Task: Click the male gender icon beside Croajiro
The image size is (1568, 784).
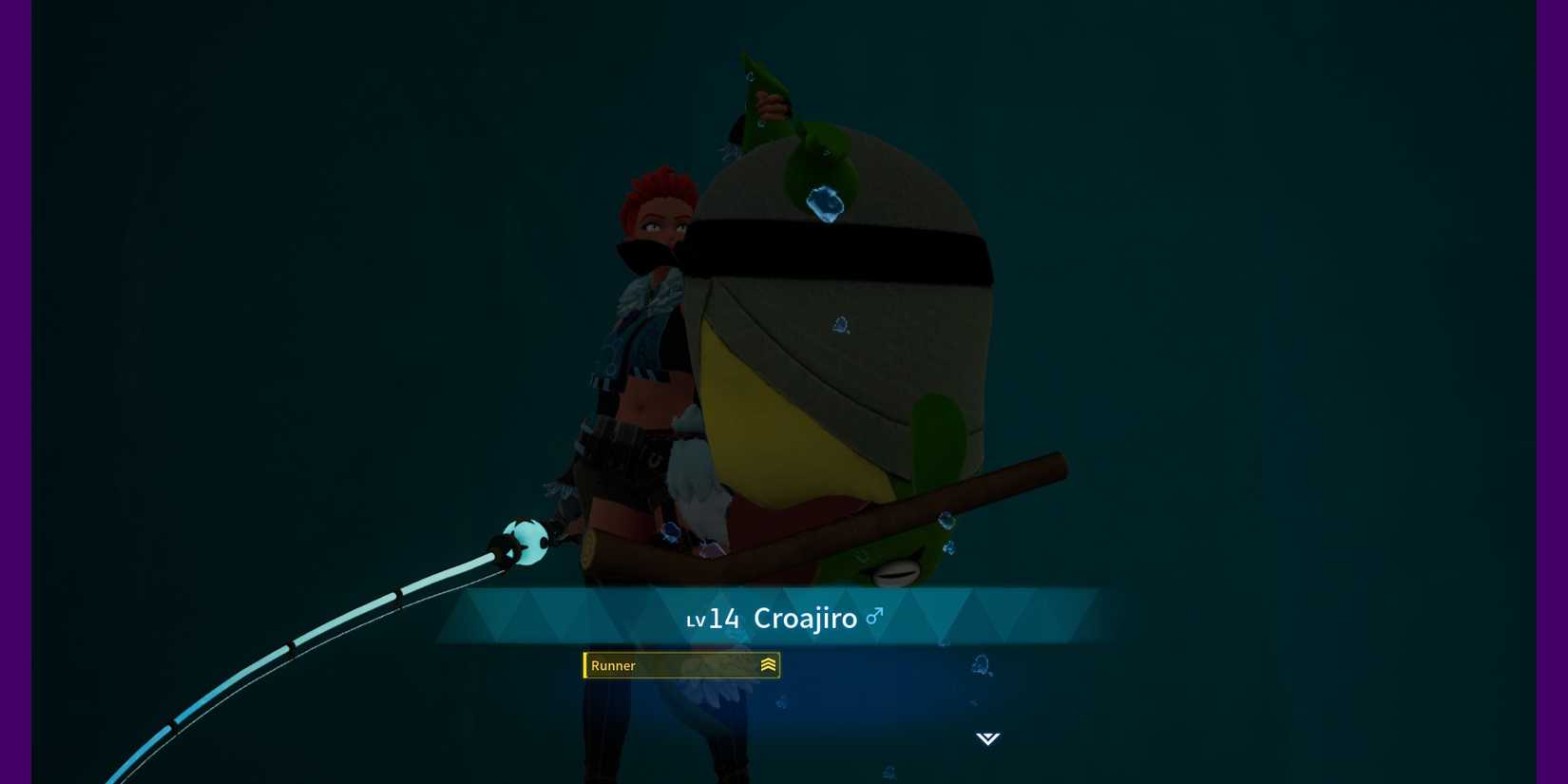Action: click(874, 616)
